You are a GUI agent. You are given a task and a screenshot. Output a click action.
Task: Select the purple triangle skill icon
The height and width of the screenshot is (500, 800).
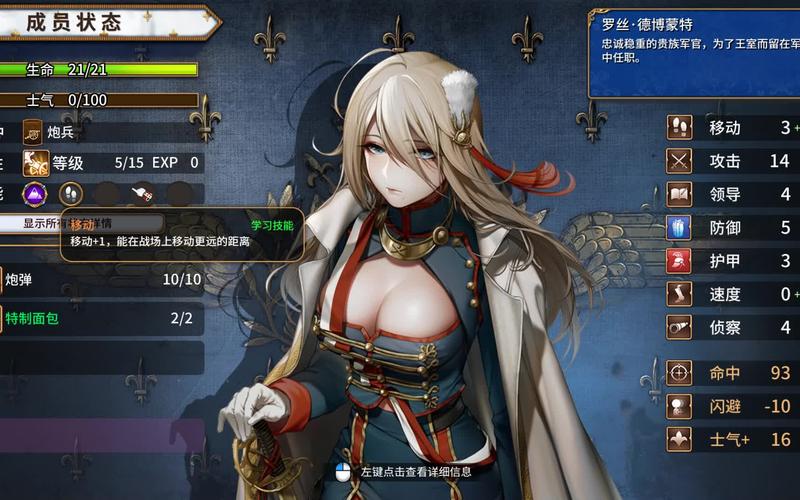(36, 193)
